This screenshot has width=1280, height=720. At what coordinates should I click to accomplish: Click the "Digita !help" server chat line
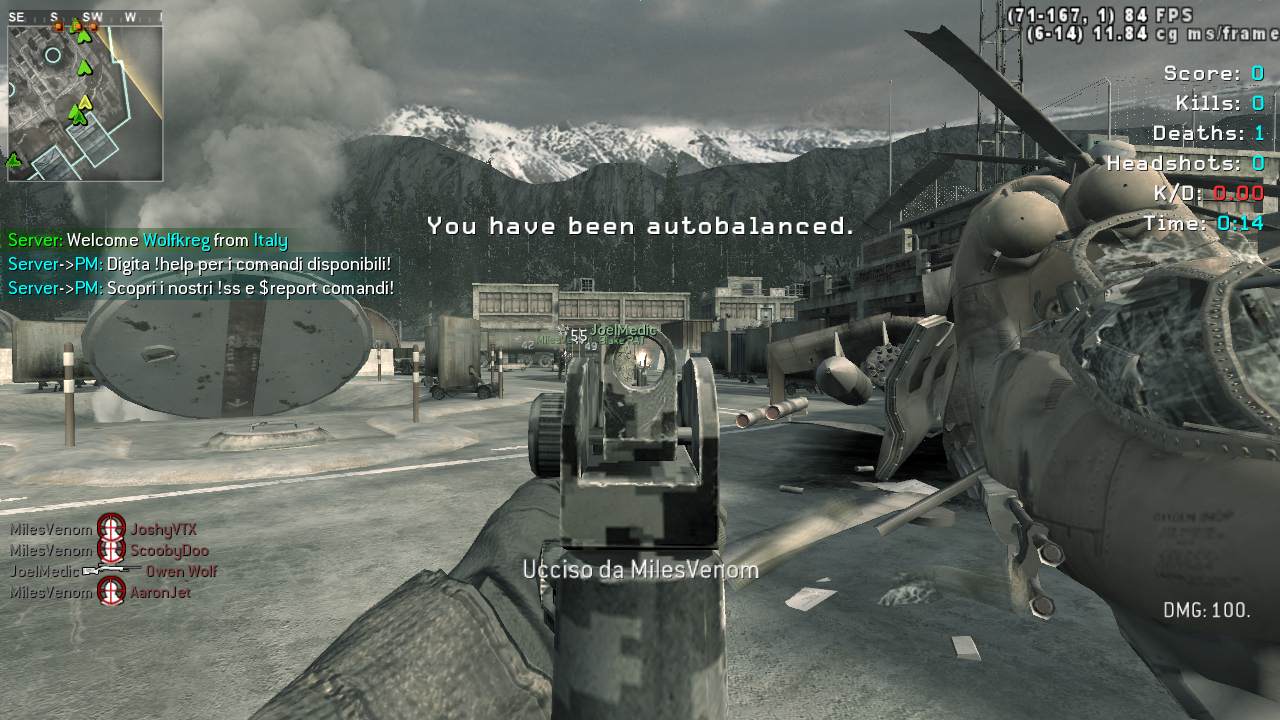(x=199, y=264)
